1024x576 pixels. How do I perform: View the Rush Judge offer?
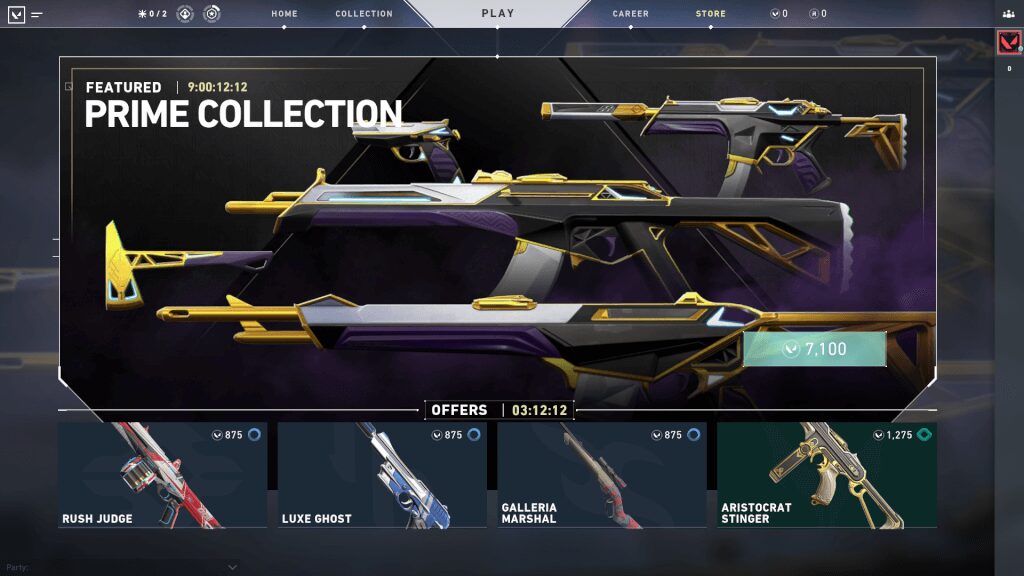tap(162, 474)
